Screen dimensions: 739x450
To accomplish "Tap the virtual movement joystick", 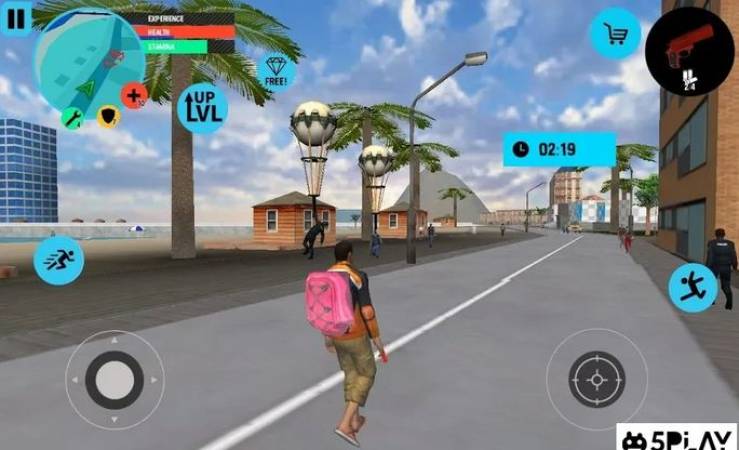I will pos(114,380).
